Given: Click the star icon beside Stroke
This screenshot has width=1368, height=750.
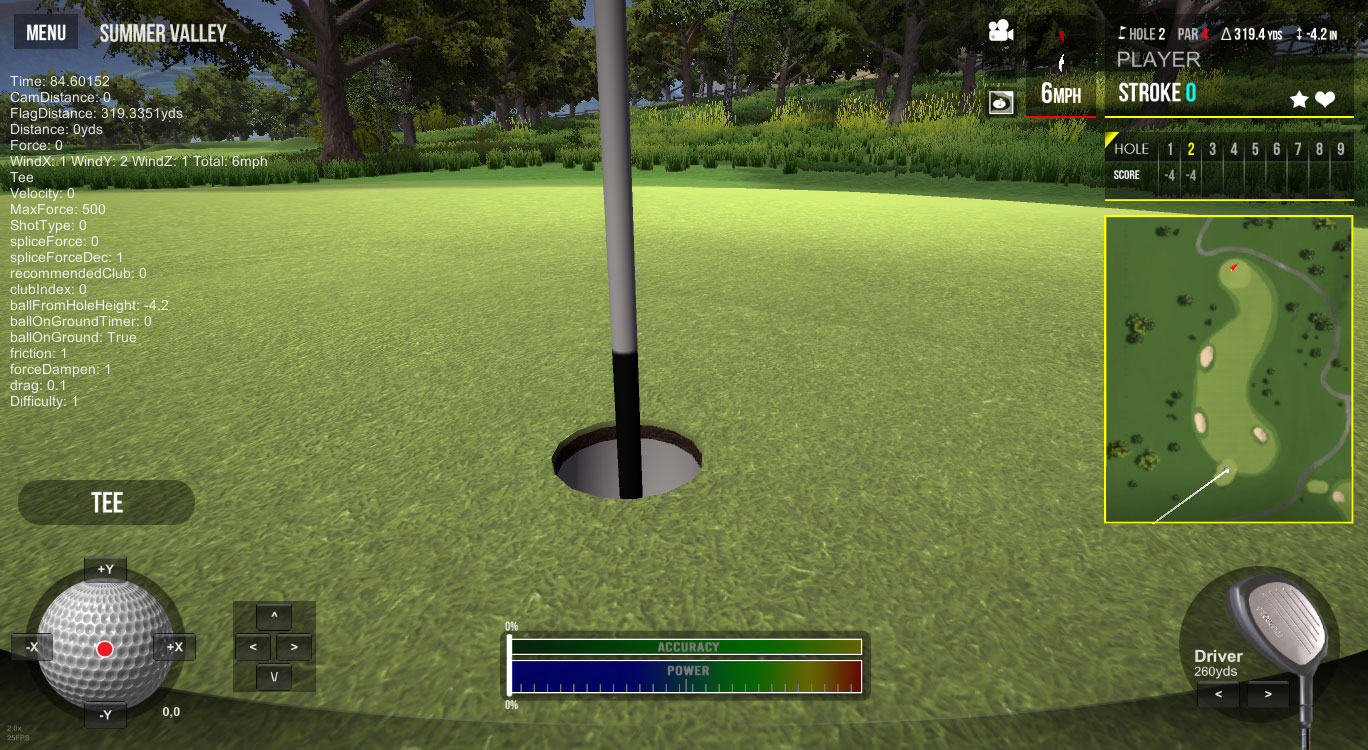Looking at the screenshot, I should pos(1299,99).
